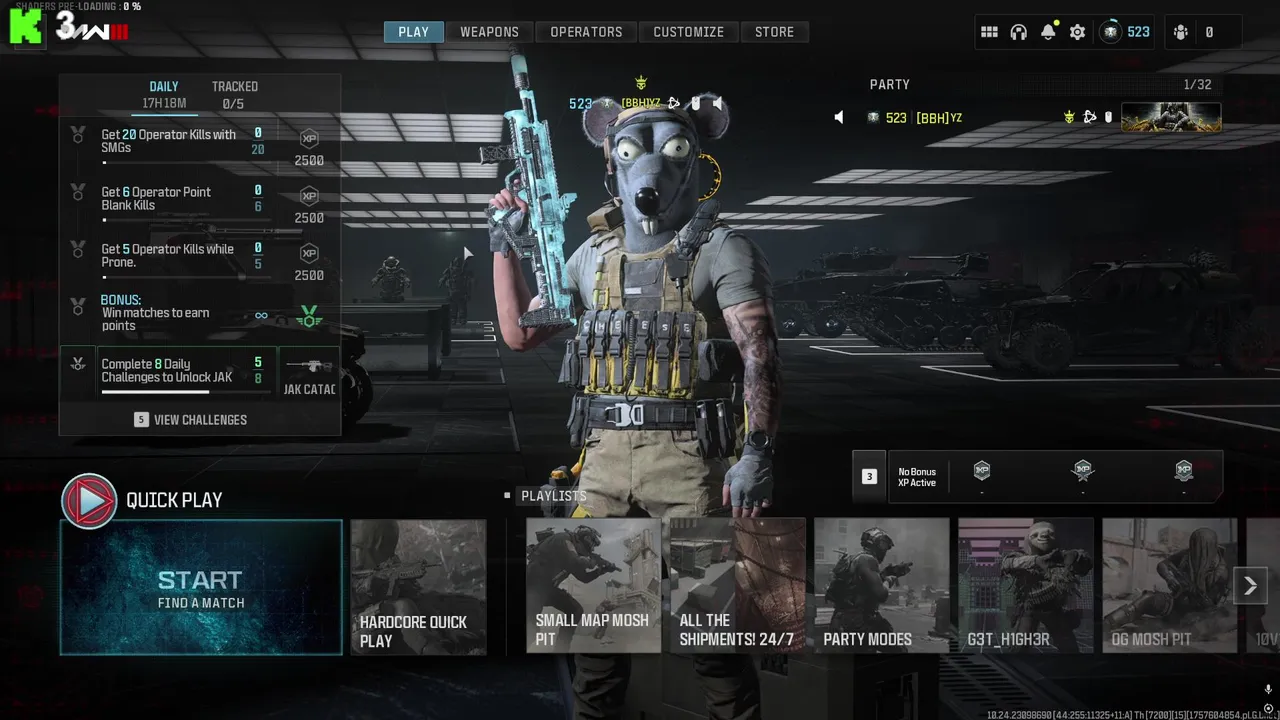Choose the Hardcore Quick Play tile
This screenshot has width=1280, height=720.
click(418, 587)
